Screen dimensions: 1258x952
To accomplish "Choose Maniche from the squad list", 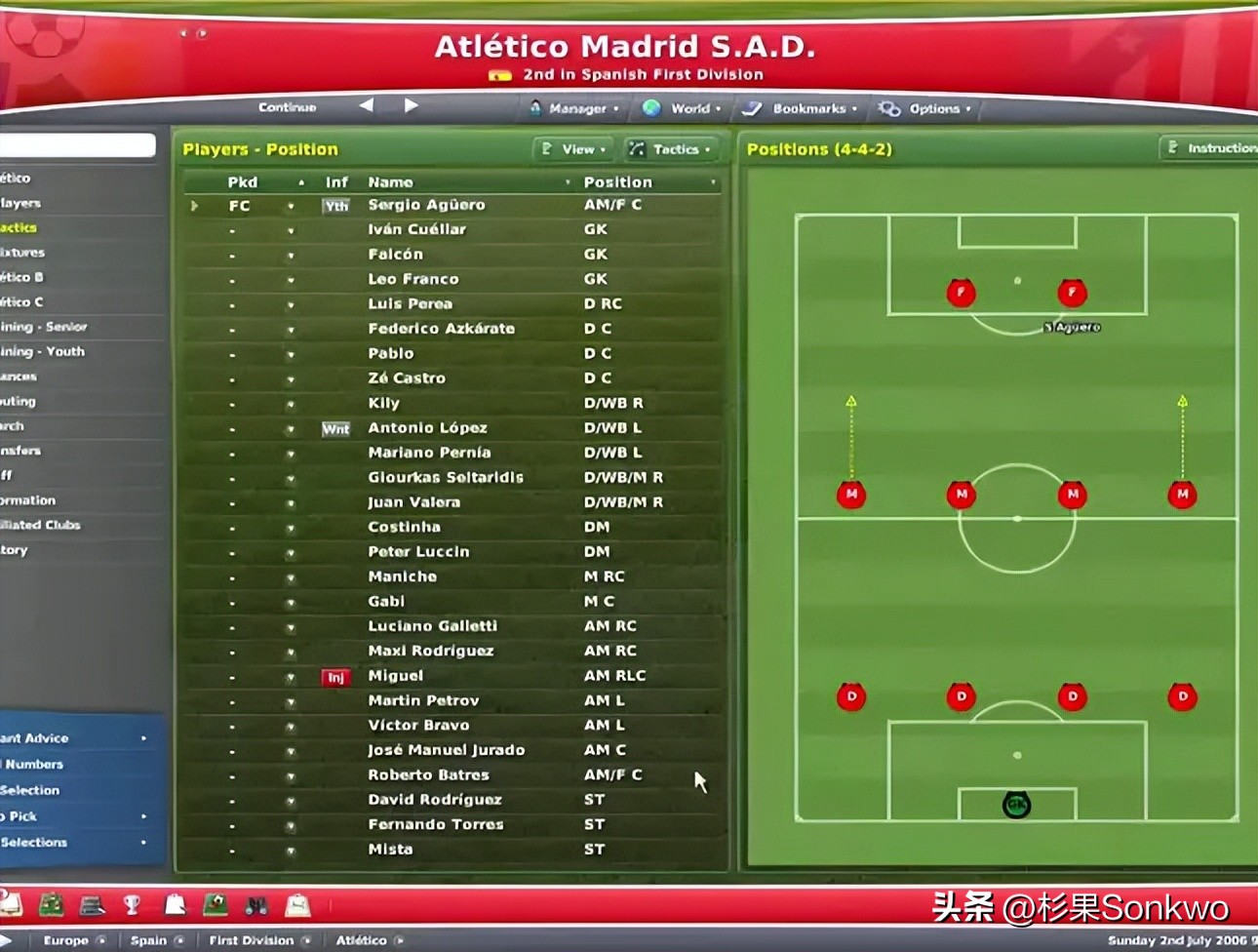I will click(402, 576).
